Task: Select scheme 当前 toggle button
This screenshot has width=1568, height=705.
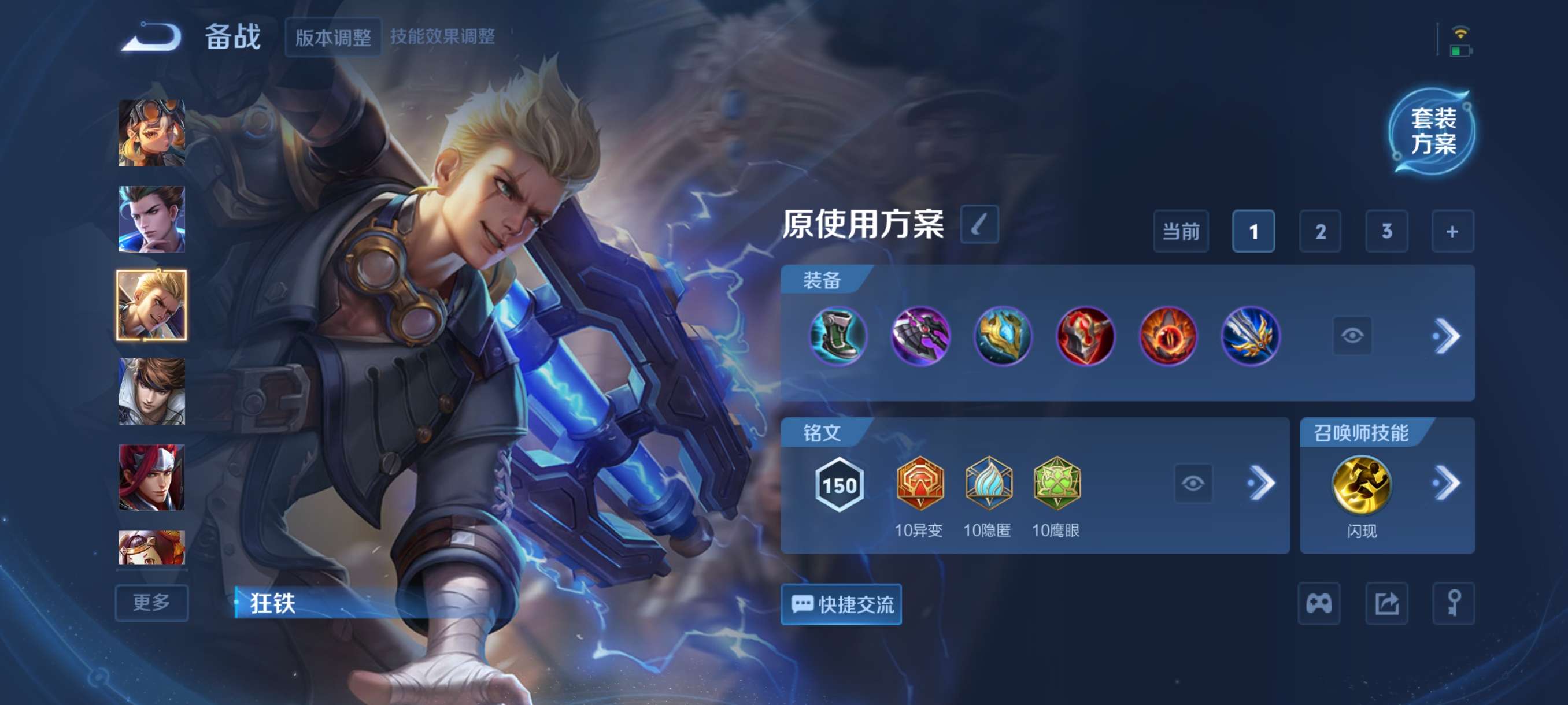Action: [x=1181, y=231]
